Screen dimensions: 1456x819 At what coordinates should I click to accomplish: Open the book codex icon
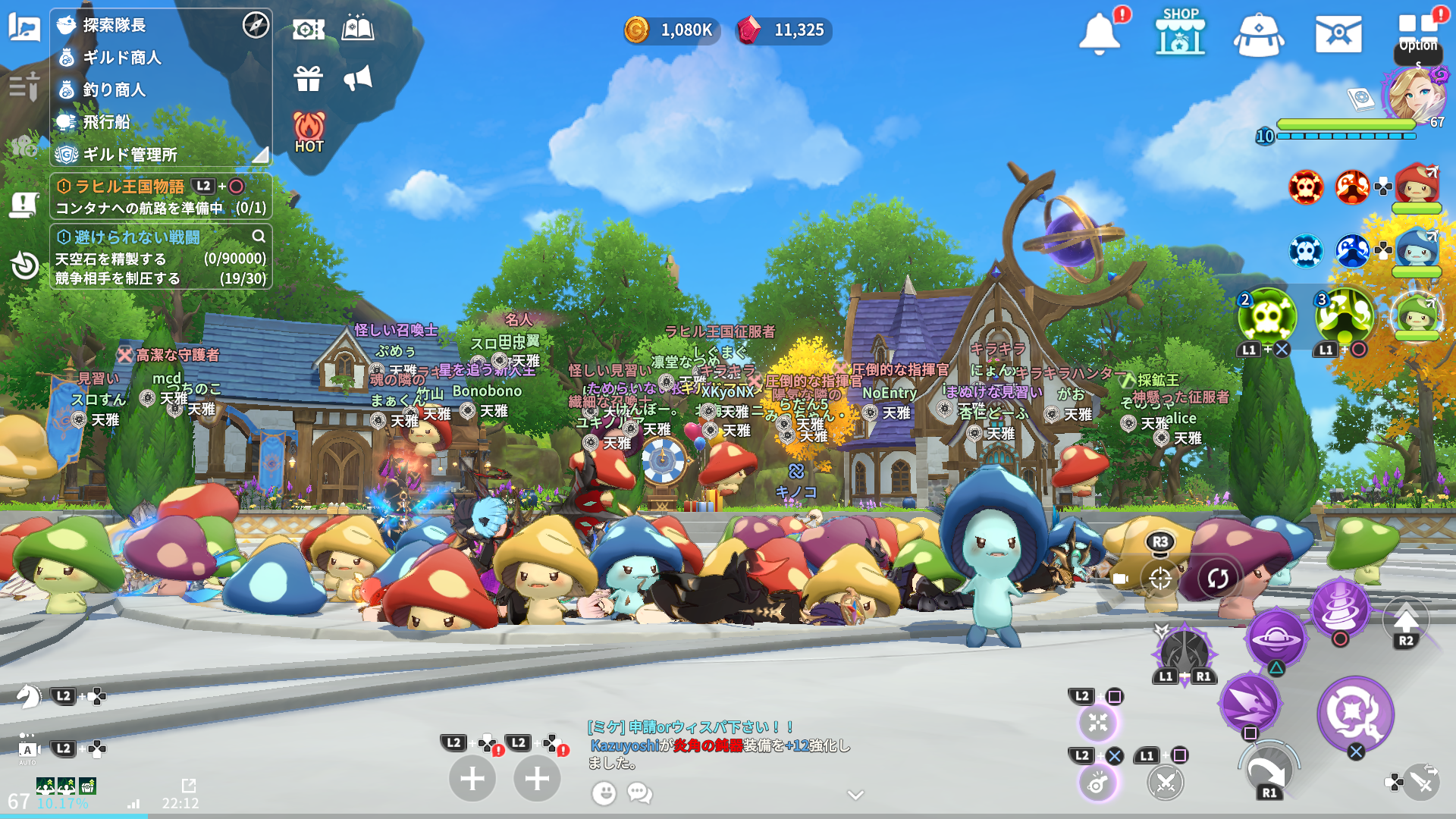pos(358,29)
